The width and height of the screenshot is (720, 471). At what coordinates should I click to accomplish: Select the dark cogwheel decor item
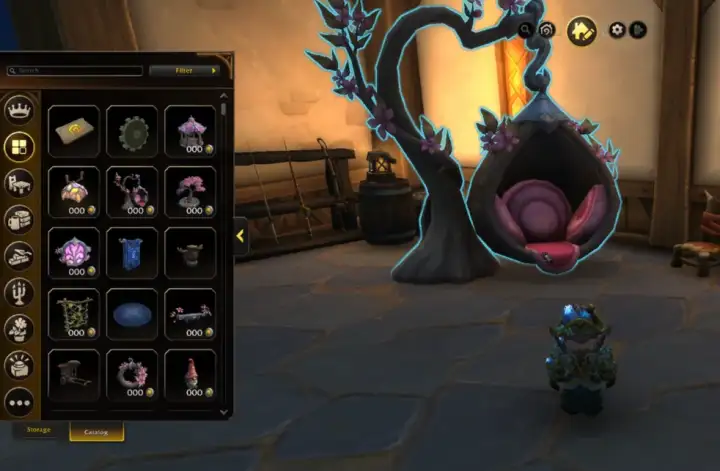tap(132, 130)
